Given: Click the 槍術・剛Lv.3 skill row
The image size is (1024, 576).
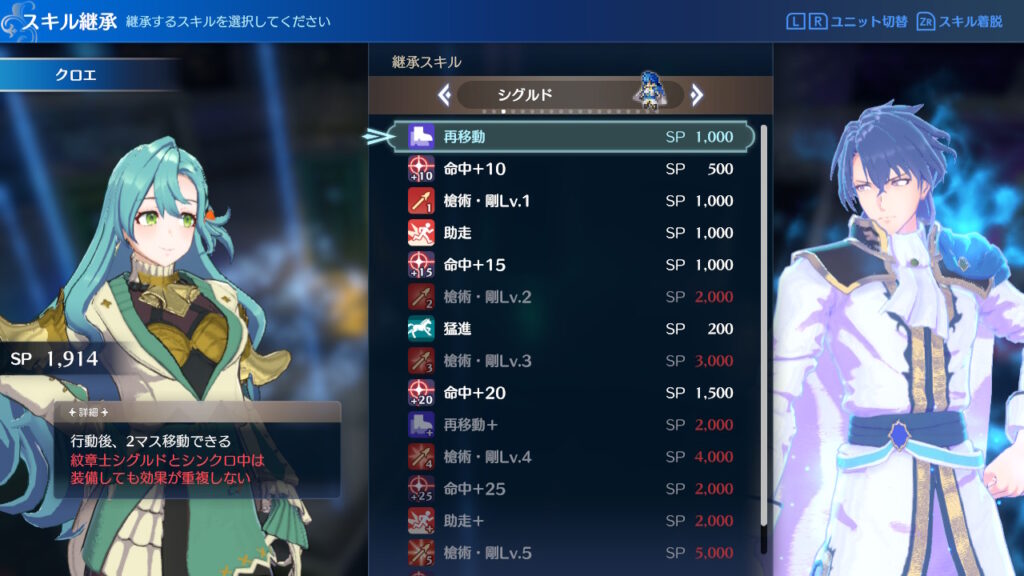Looking at the screenshot, I should coord(570,361).
